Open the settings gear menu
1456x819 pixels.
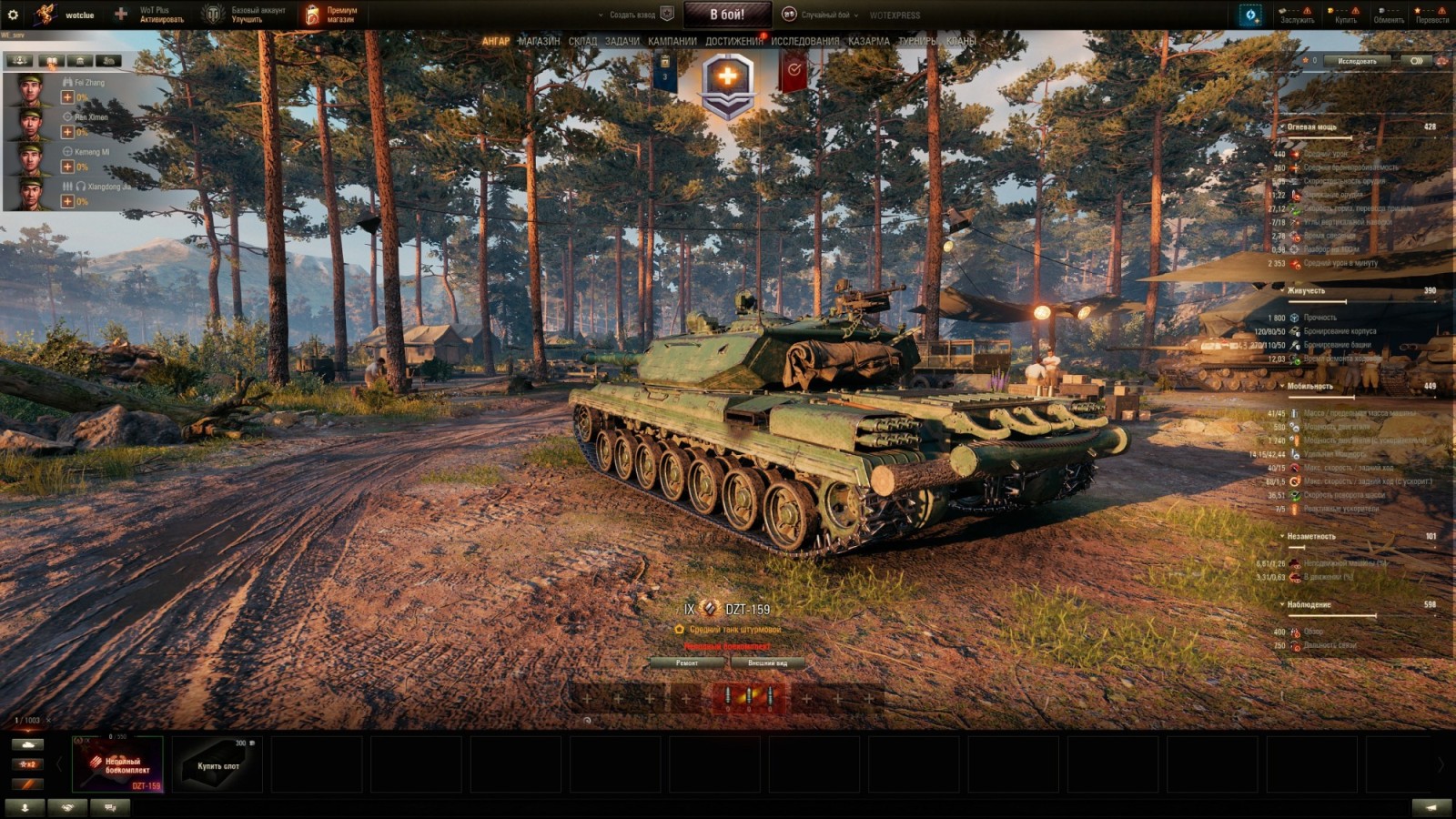pyautogui.click(x=13, y=15)
